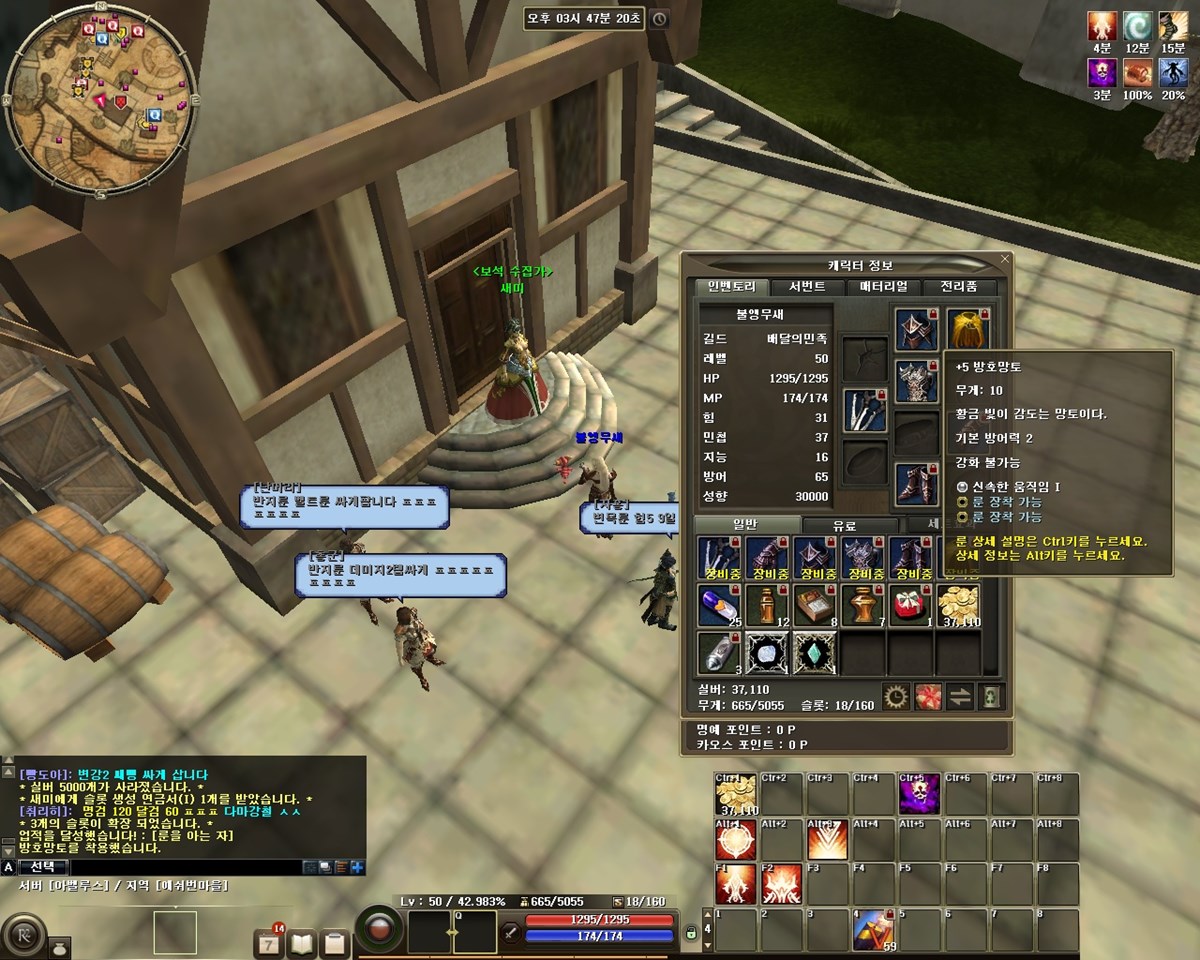The image size is (1200, 960).
Task: Use the hotbar item with count 59
Action: (874, 930)
